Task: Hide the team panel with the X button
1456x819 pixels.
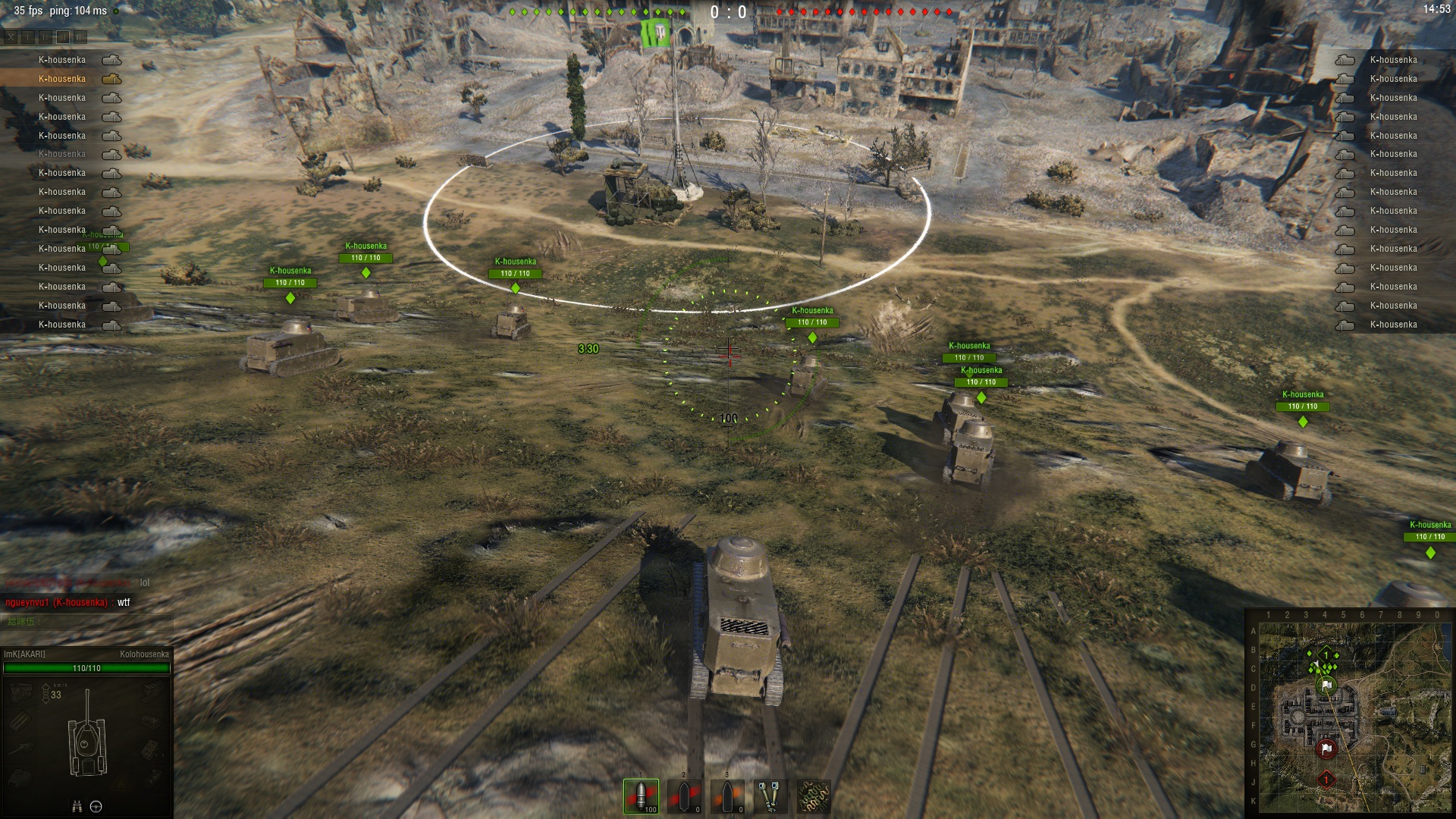Action: [11, 36]
